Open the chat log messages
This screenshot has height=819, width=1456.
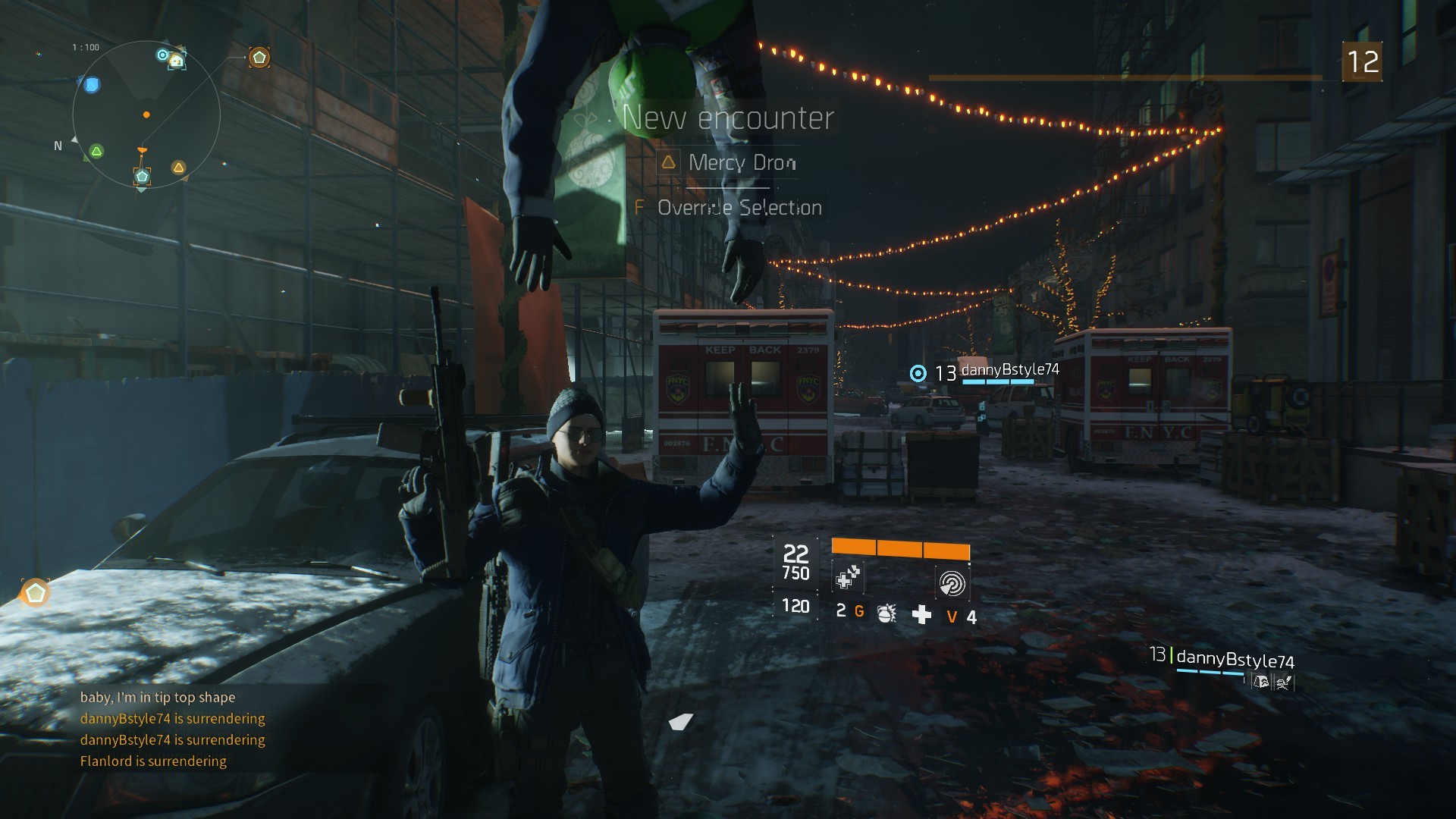(x=172, y=729)
